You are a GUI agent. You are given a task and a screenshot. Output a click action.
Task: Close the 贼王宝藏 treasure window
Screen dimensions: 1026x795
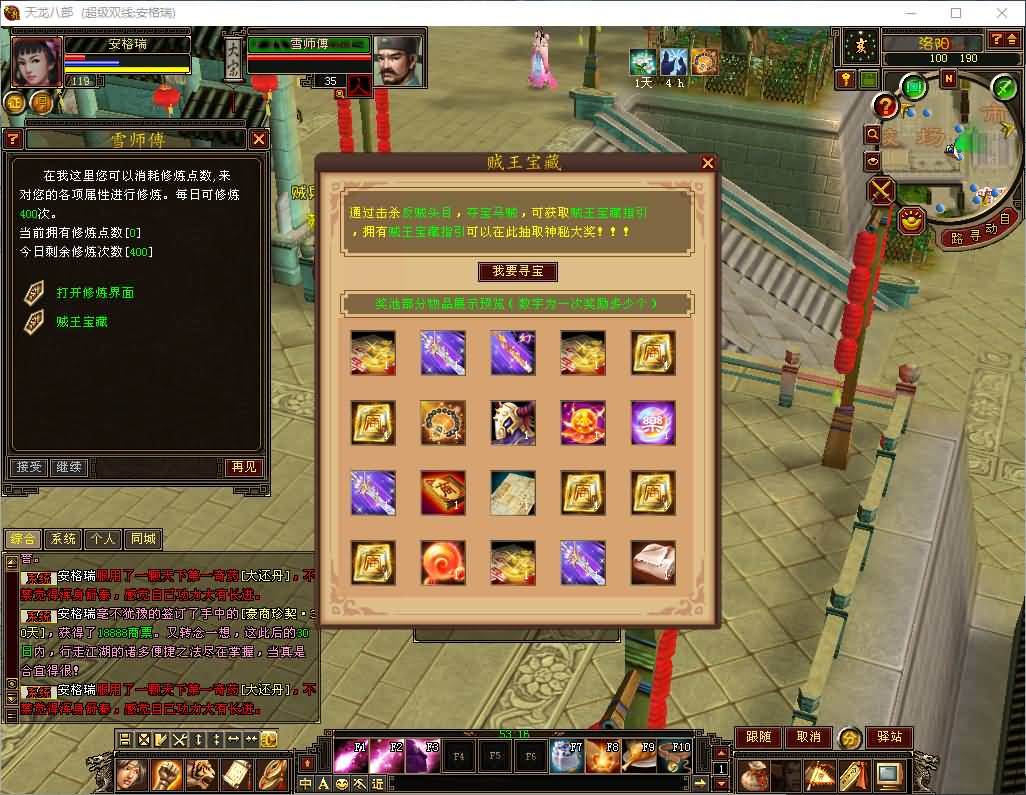[708, 163]
